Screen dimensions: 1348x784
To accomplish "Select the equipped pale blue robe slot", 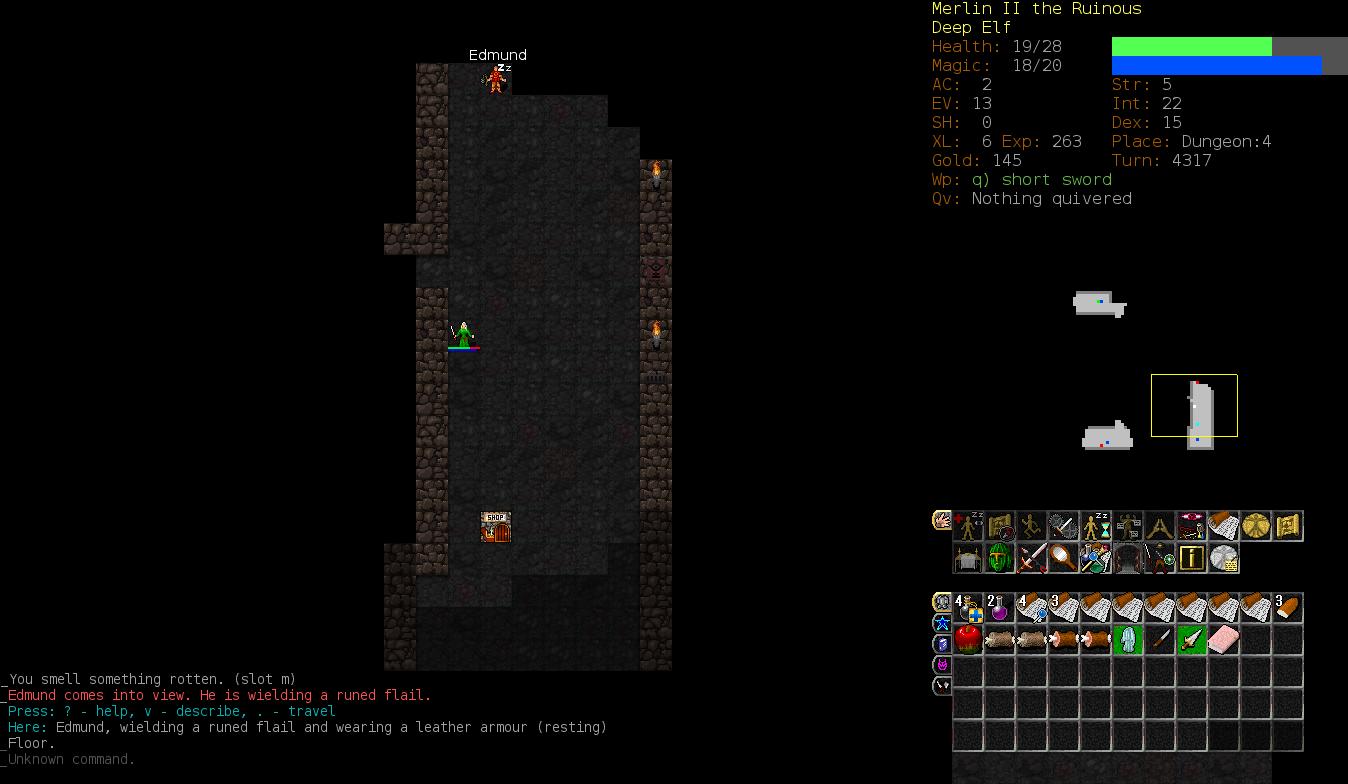I will coord(1127,640).
